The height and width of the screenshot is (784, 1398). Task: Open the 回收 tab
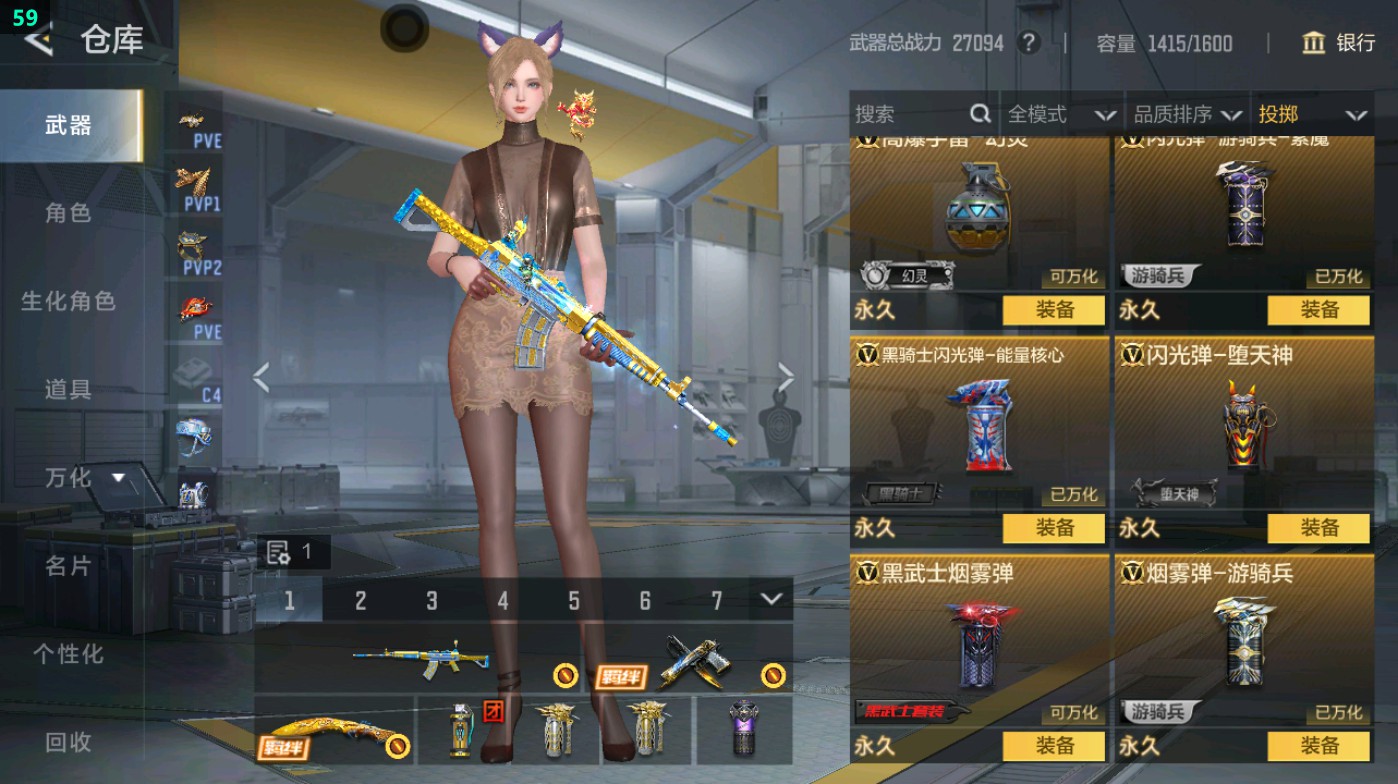[67, 743]
